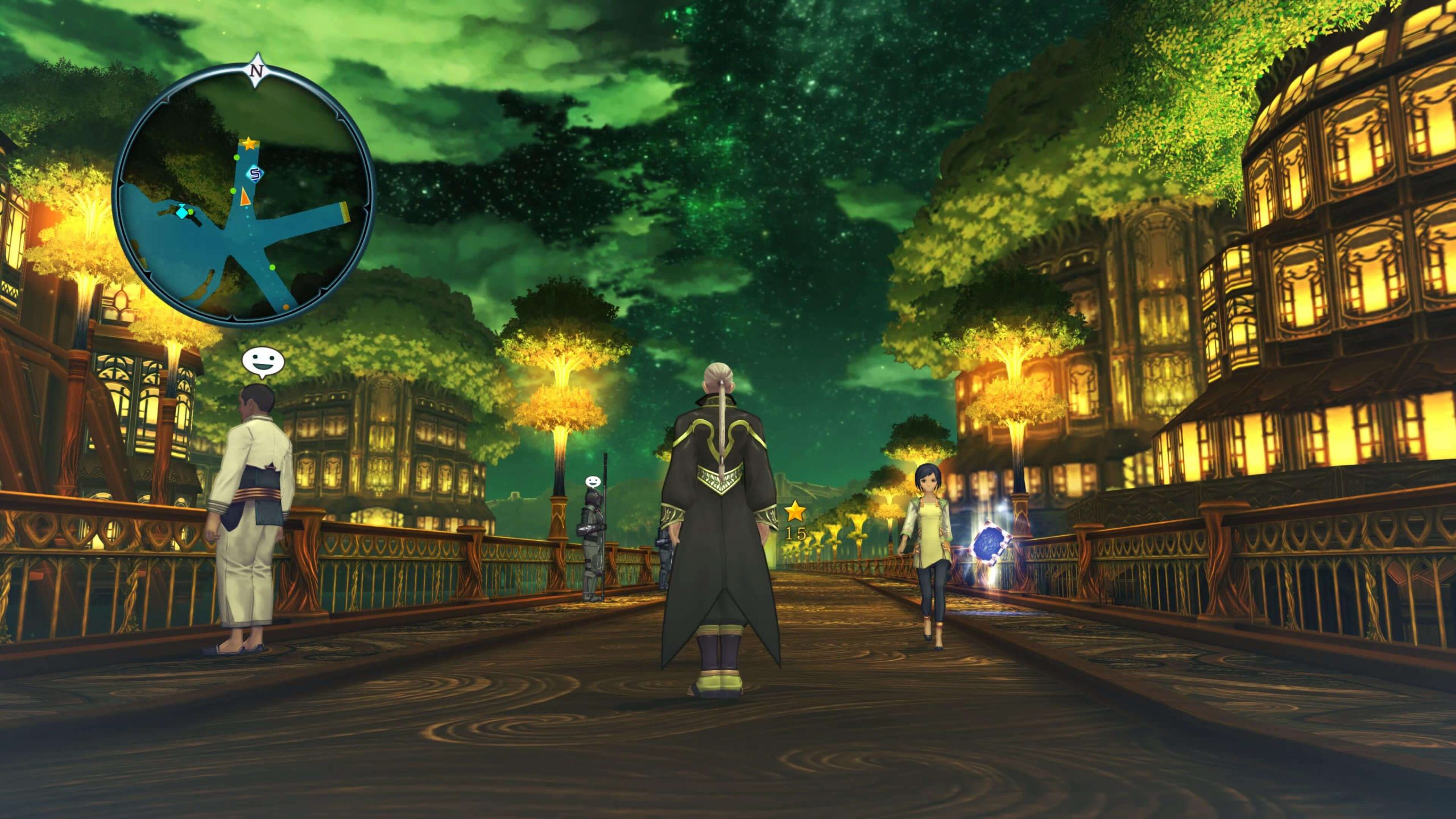Click a green NPC dot on the minimap
Image resolution: width=1456 pixels, height=819 pixels.
(237, 158)
